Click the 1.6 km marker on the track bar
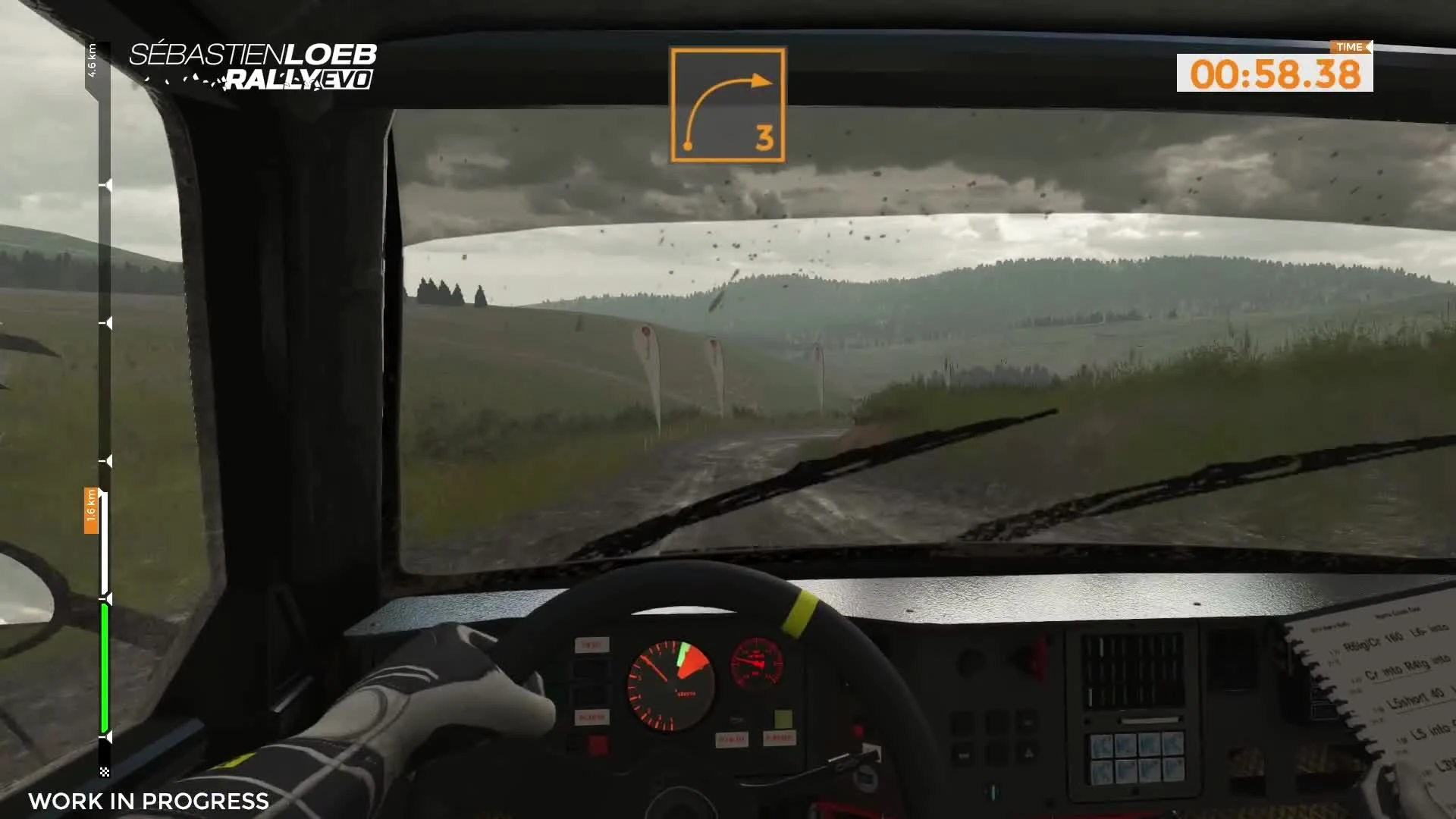 [90, 510]
